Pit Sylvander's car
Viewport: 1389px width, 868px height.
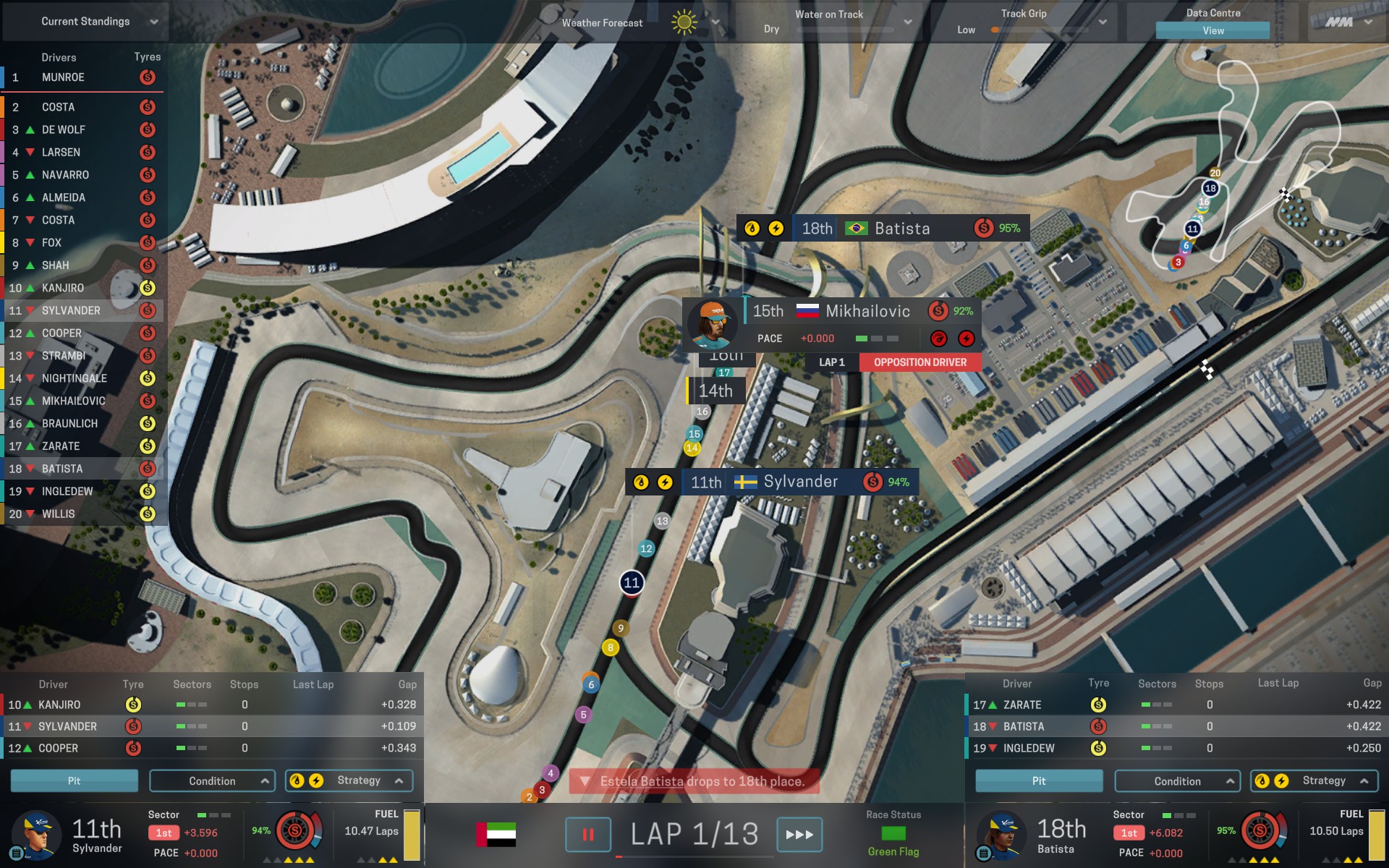point(74,781)
